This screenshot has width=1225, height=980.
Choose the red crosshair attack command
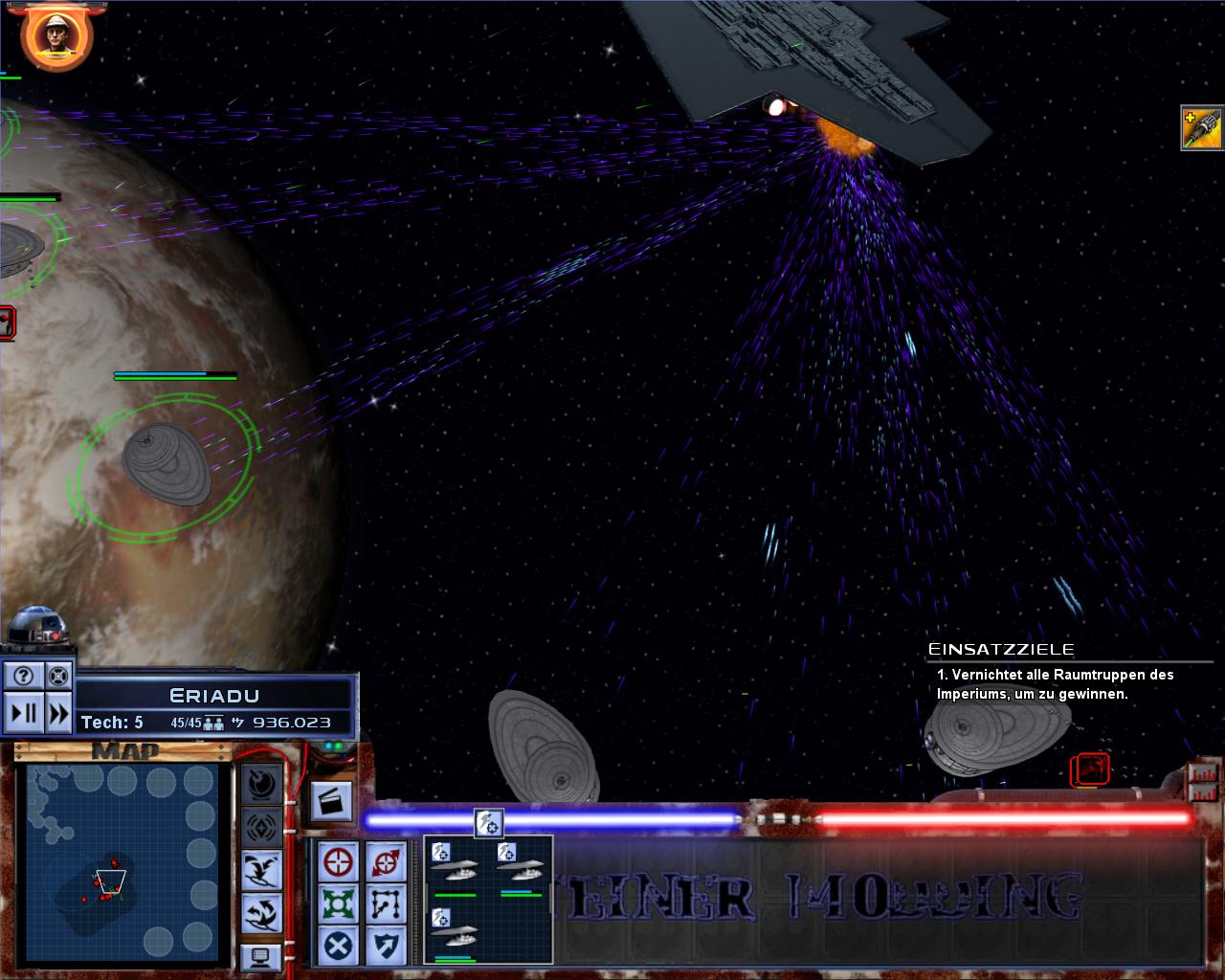coord(339,862)
